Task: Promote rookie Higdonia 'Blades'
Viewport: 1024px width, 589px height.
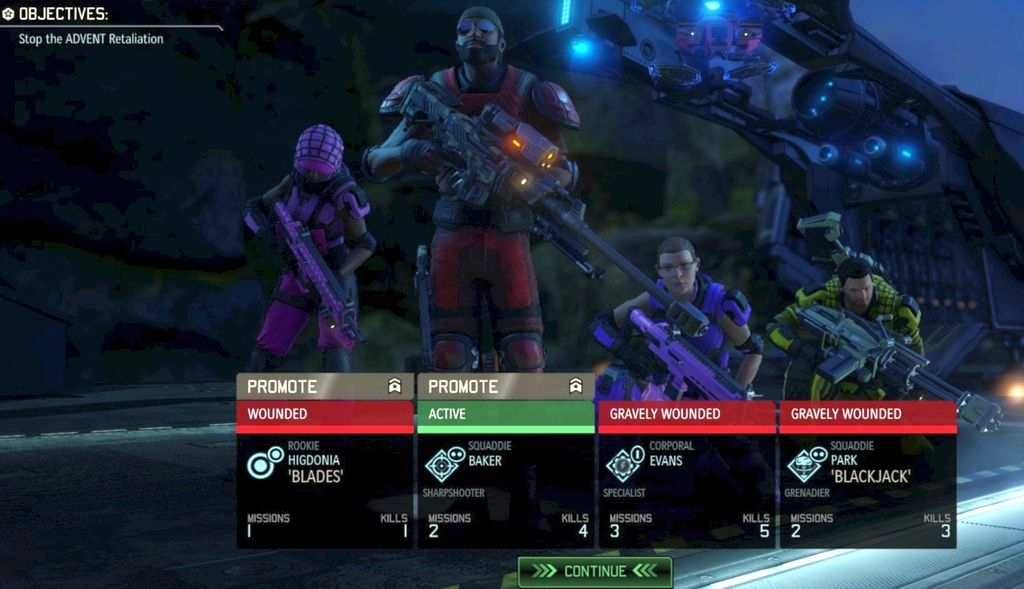Action: coord(324,386)
